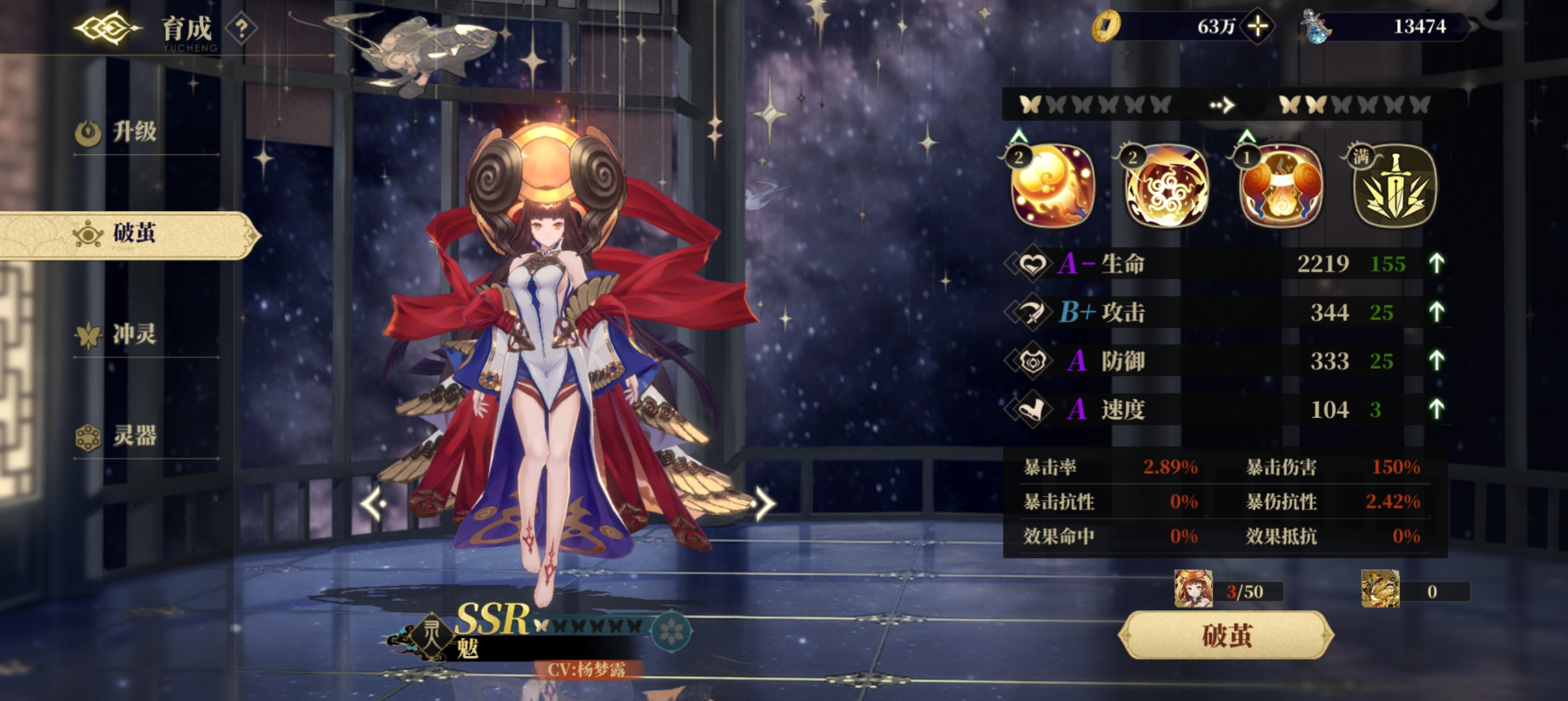This screenshot has height=701, width=1568.
Task: Switch to the 升级 tab
Action: [x=134, y=131]
